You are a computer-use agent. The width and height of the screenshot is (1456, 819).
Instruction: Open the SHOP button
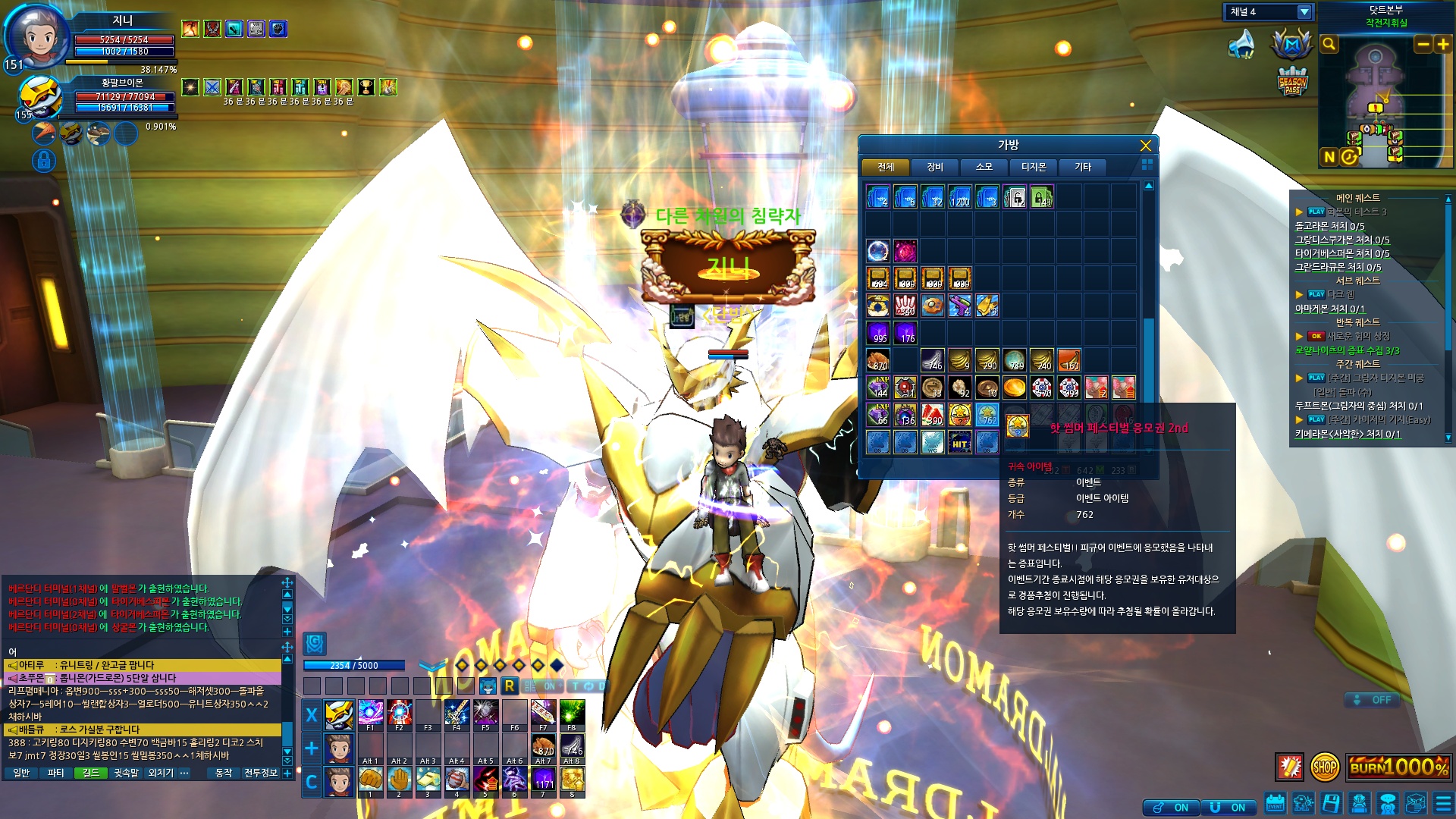point(1324,767)
